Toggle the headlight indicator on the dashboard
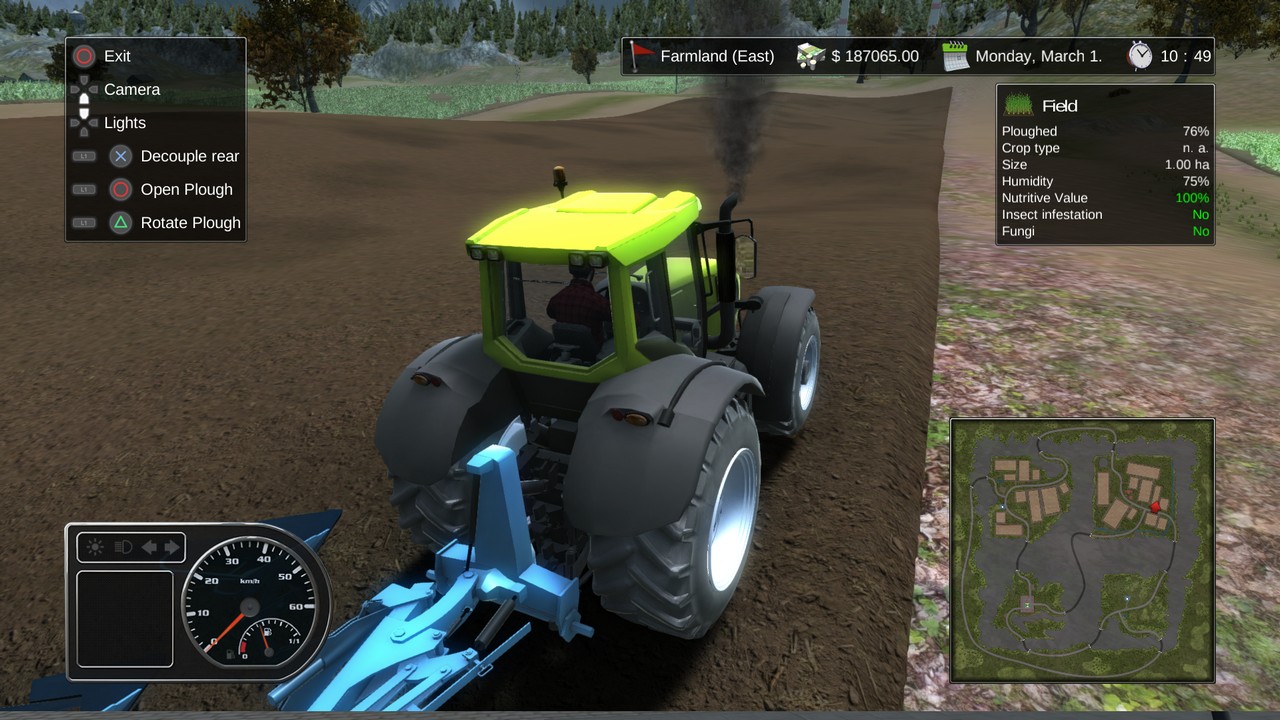Viewport: 1280px width, 720px height. [124, 547]
